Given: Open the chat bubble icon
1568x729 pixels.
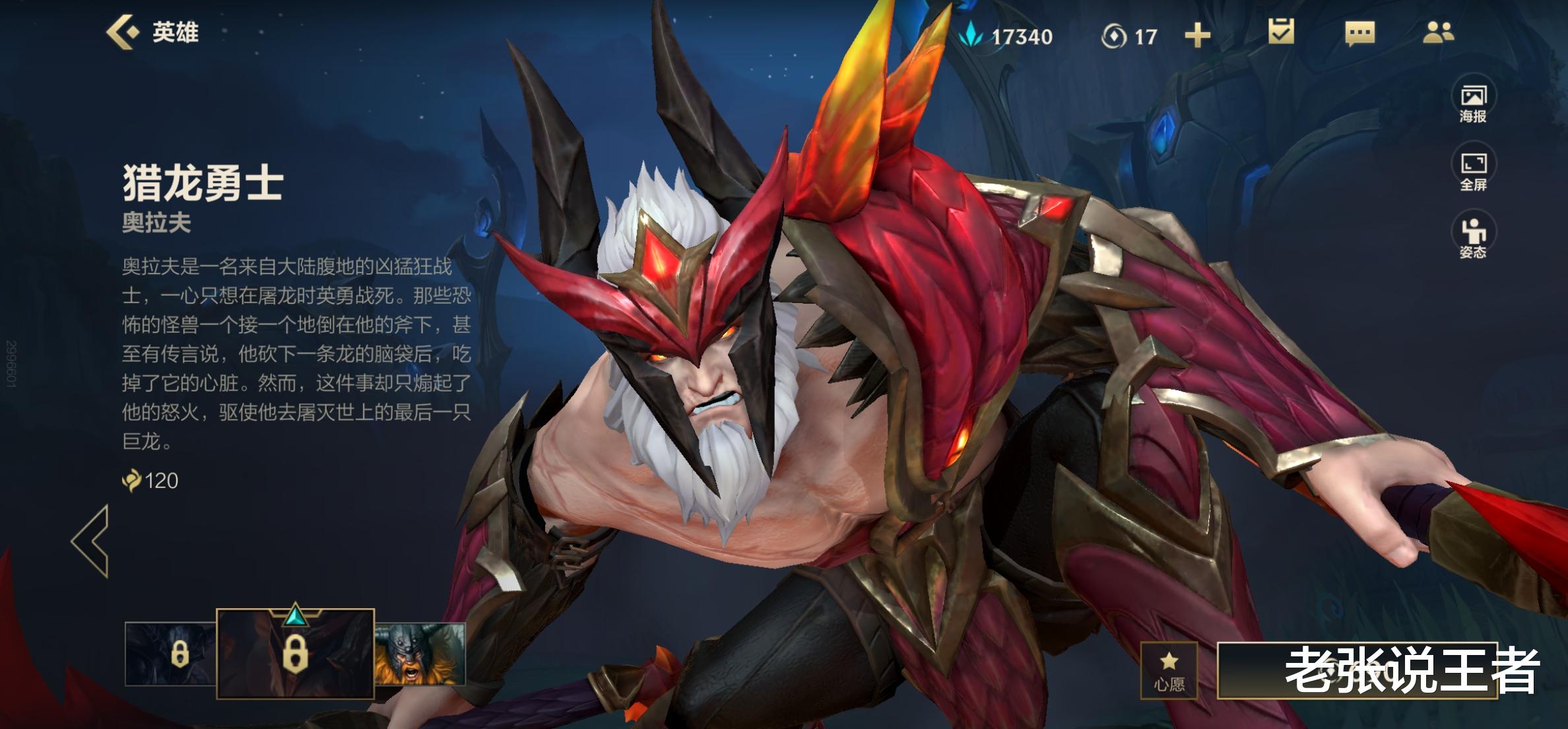Looking at the screenshot, I should tap(1359, 33).
